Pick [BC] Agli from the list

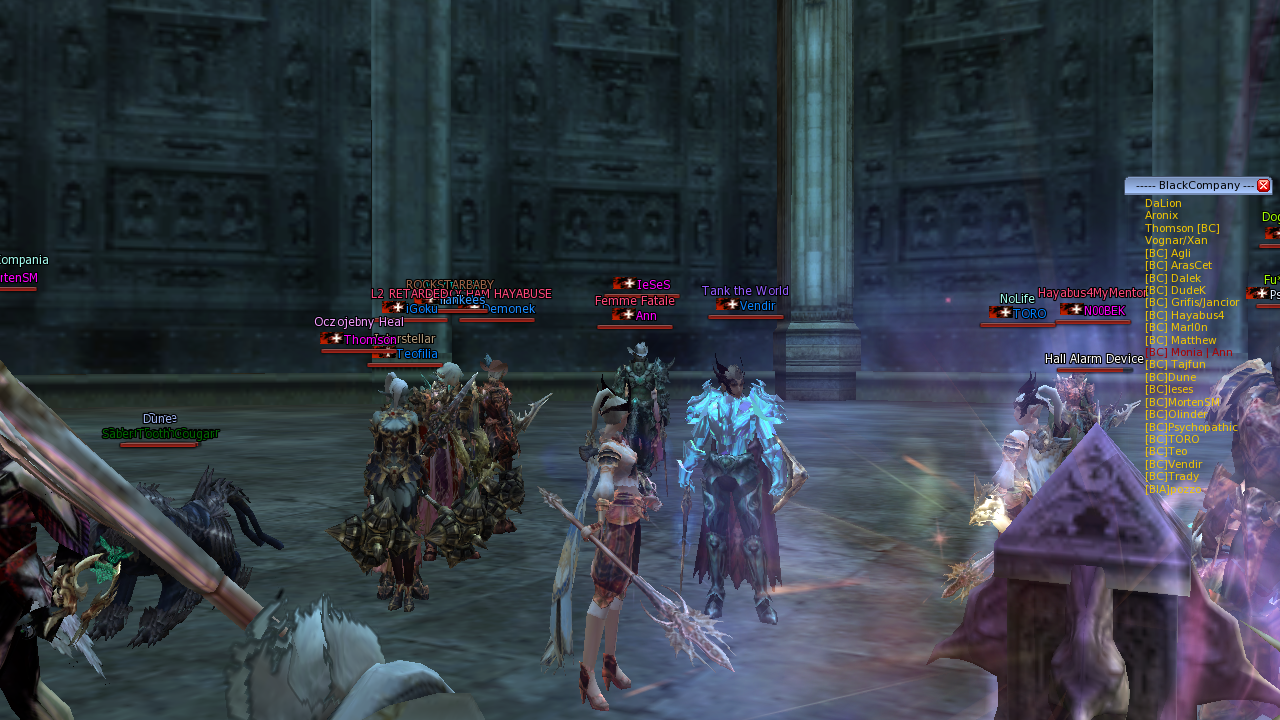(x=1167, y=253)
